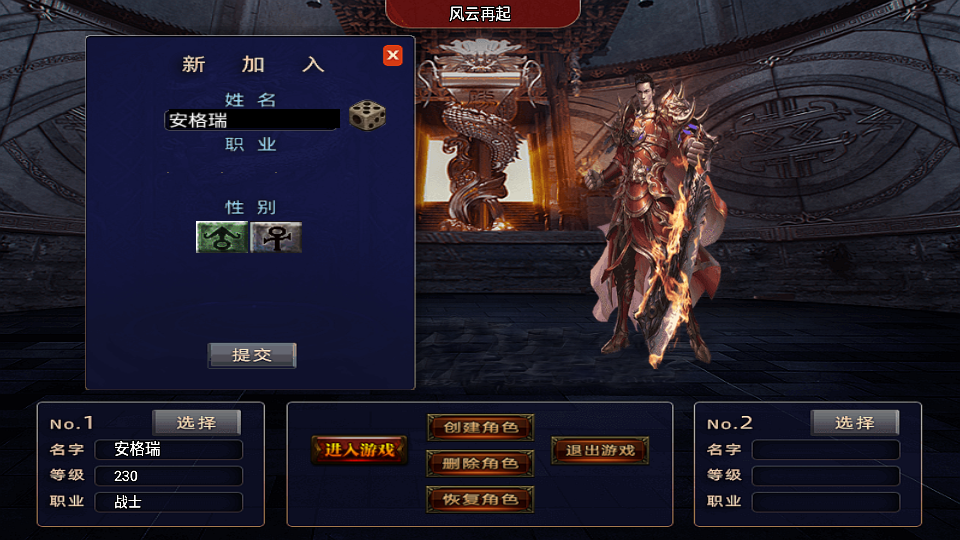Select character slot No.1

pyautogui.click(x=197, y=423)
